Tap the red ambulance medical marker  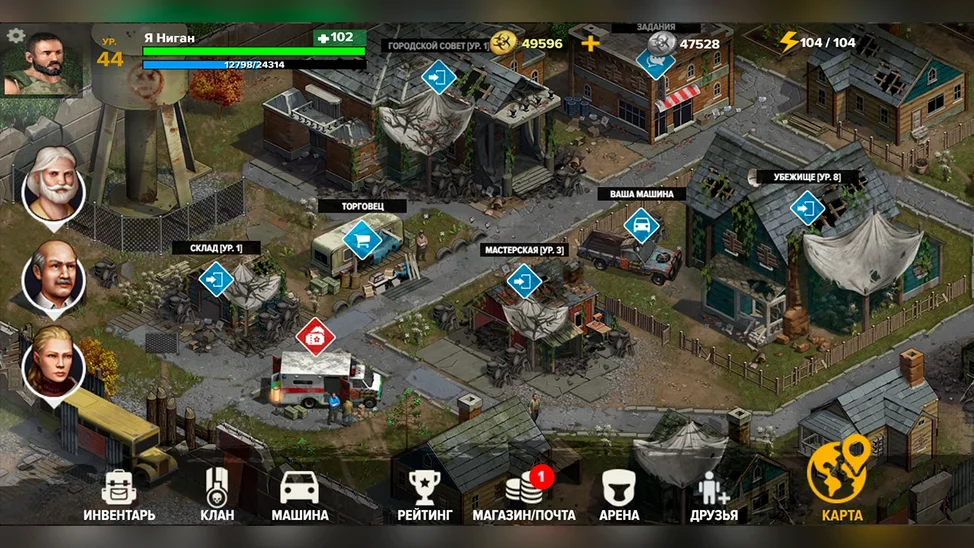pos(315,336)
